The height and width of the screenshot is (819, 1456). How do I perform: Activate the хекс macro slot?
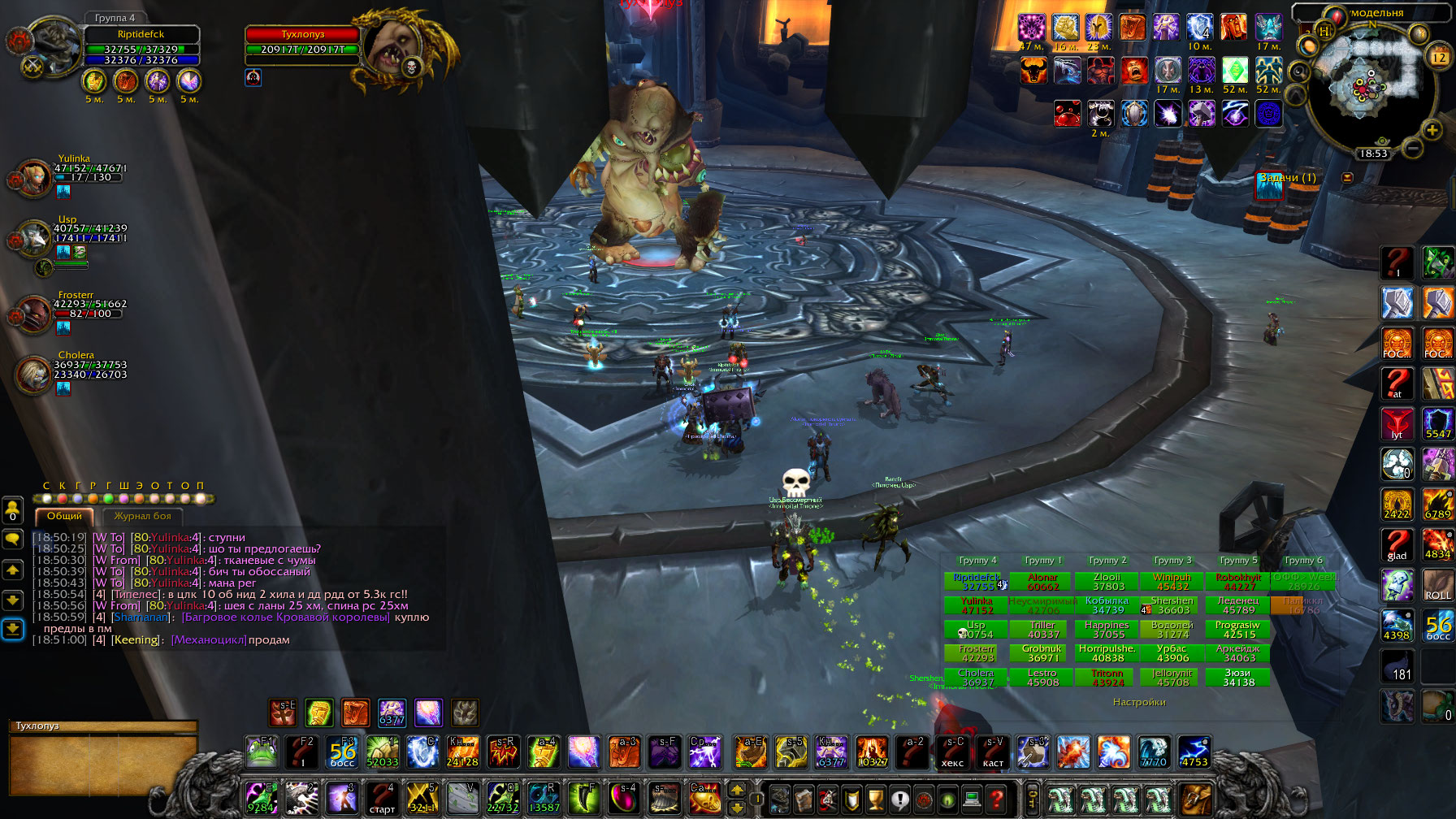point(952,752)
